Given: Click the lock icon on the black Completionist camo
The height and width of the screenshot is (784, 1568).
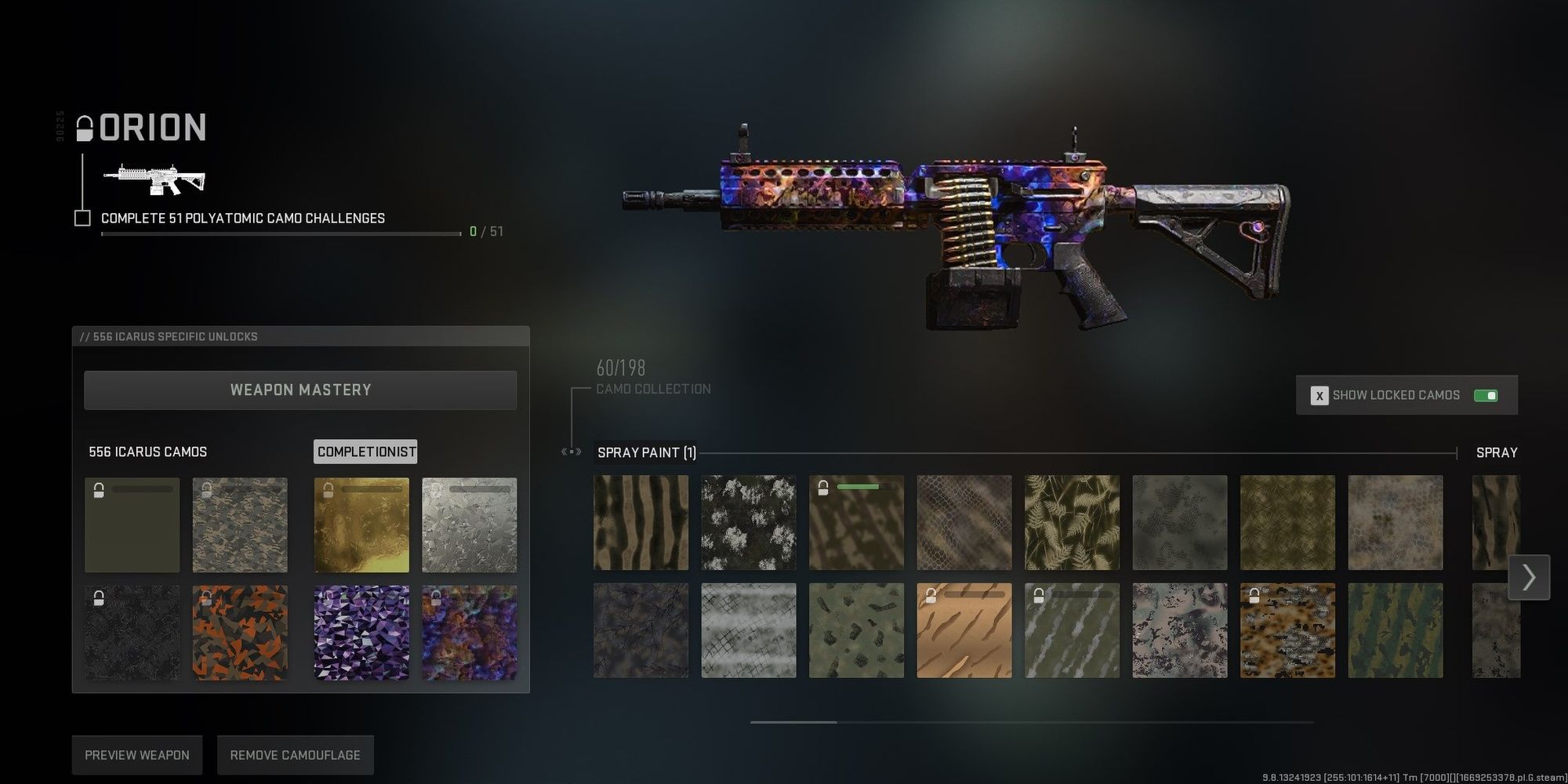Looking at the screenshot, I should 99,598.
